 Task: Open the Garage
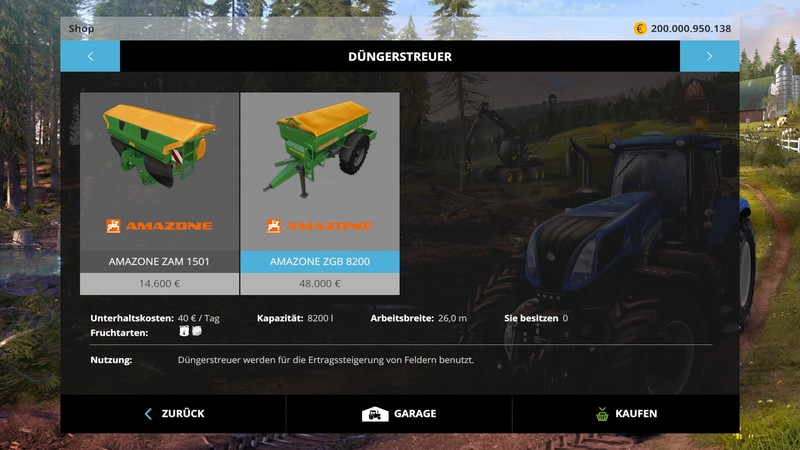pos(399,413)
